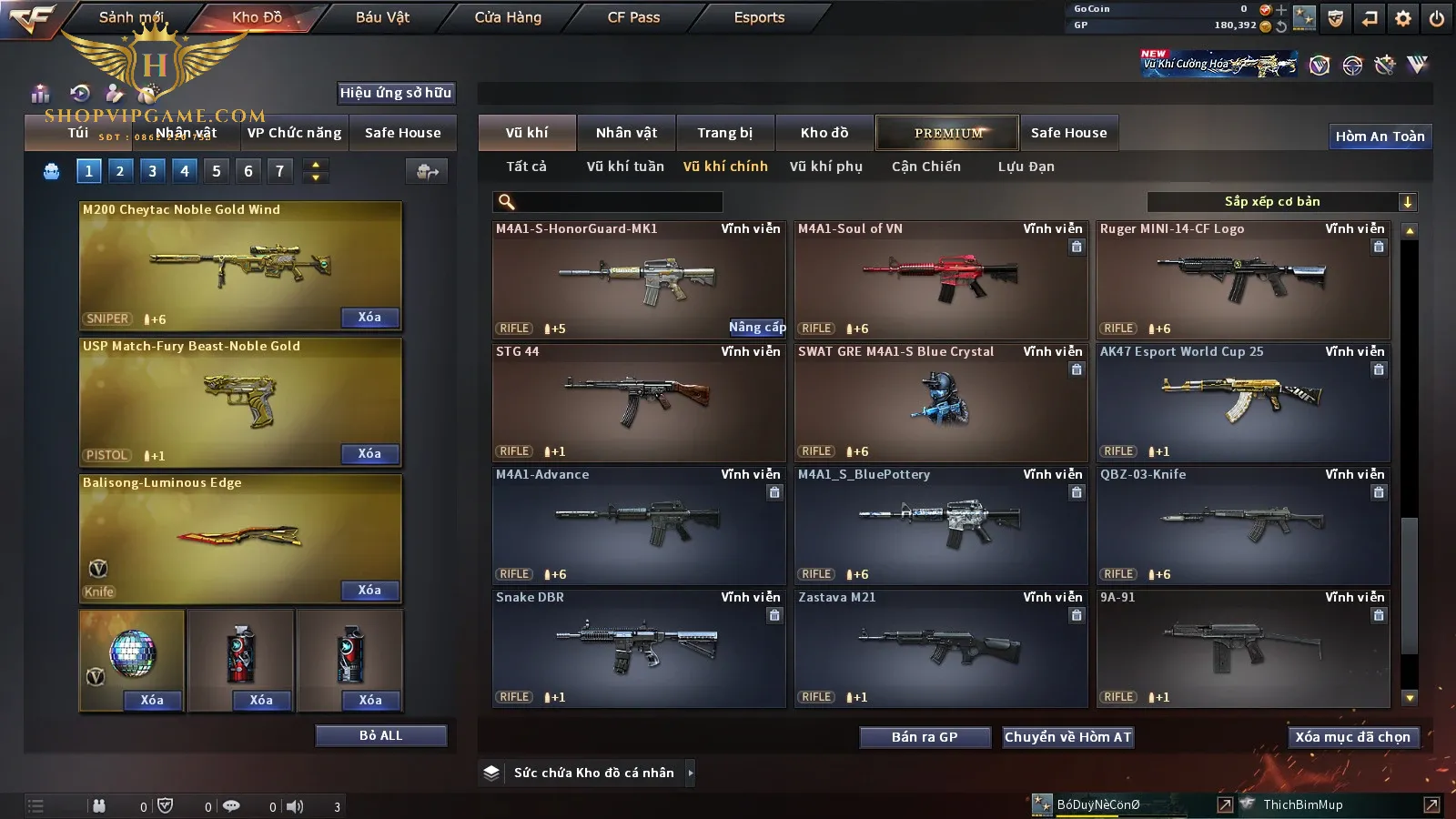Move item with Chuyển về Hòm AT
Image resolution: width=1456 pixels, height=819 pixels.
click(x=1067, y=737)
